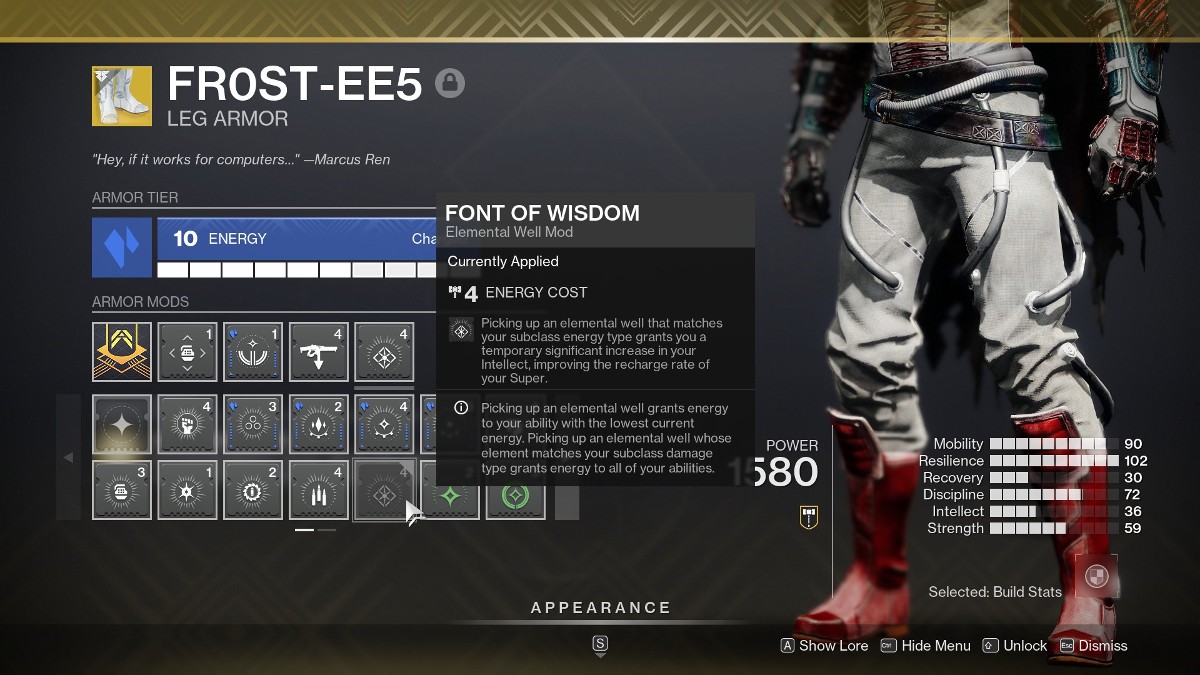Select the blank sparkle empty mod socket

(x=122, y=425)
